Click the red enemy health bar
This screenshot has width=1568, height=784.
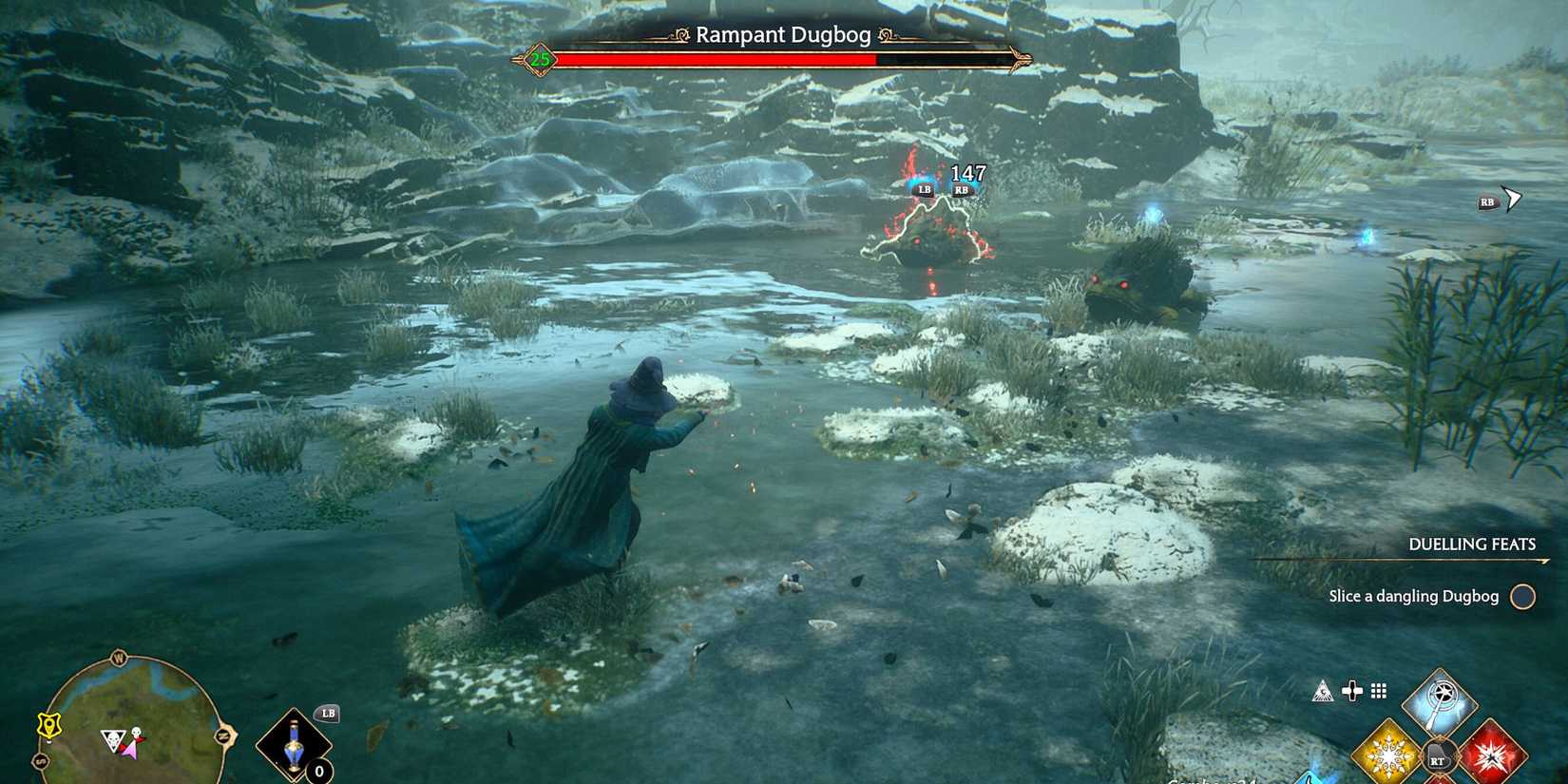713,57
